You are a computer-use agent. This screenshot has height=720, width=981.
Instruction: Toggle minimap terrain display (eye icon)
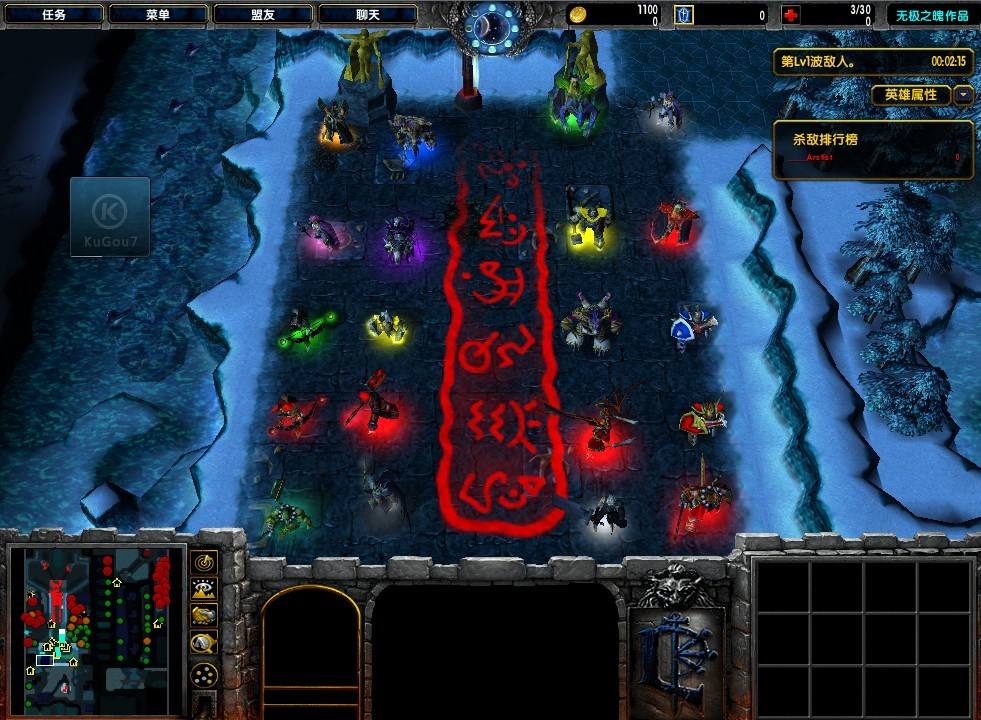click(x=204, y=590)
